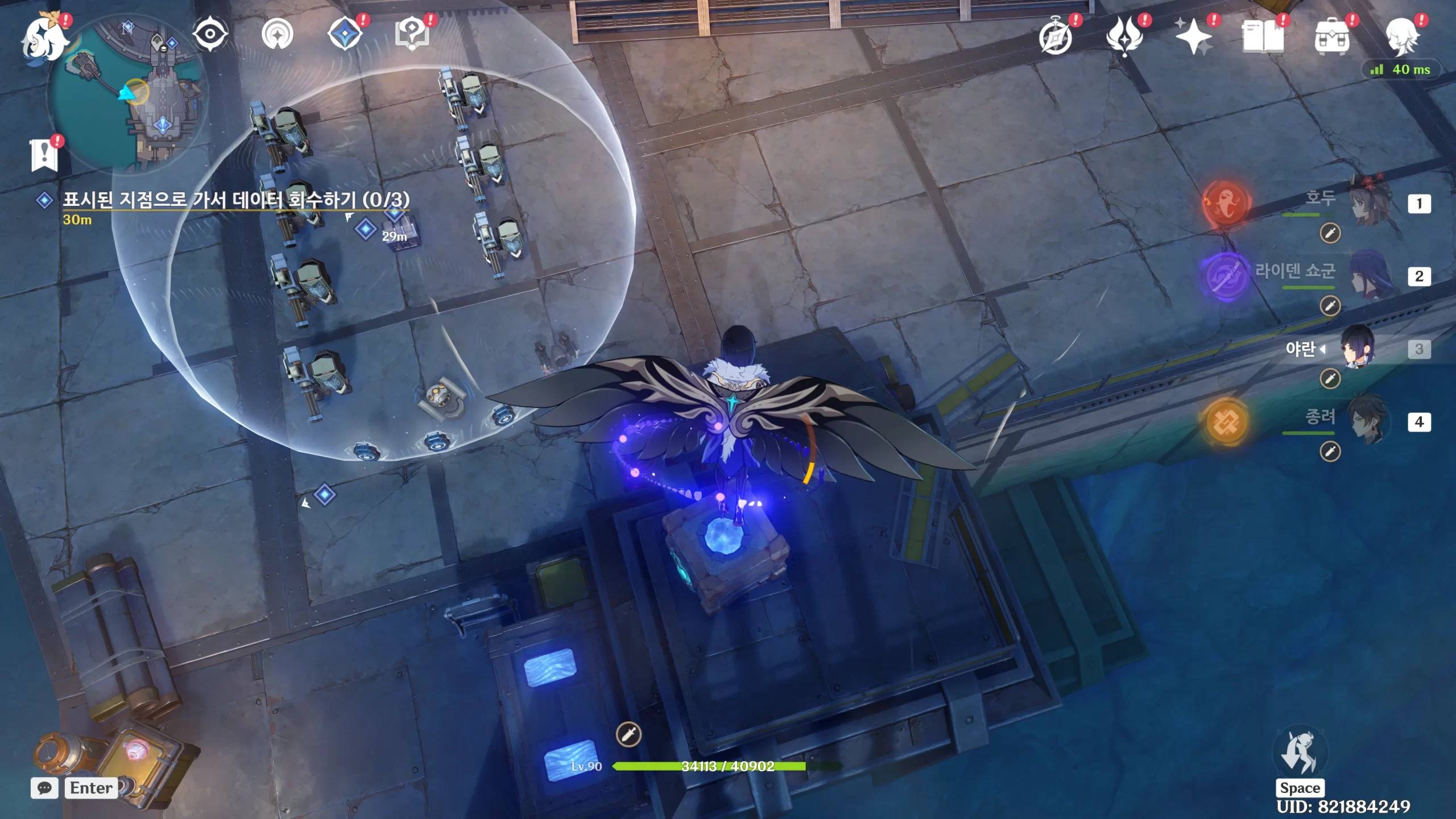Viewport: 1456px width, 819px height.
Task: Open the diamond-shaped event icon
Action: tap(346, 34)
